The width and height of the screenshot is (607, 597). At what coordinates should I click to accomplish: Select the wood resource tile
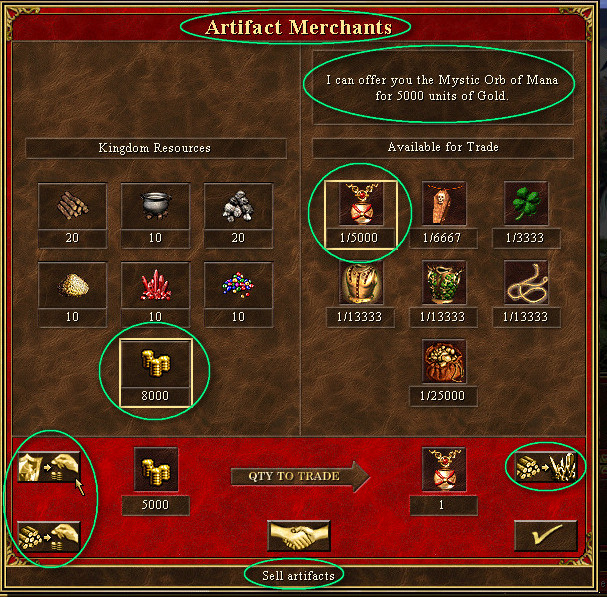(x=71, y=206)
